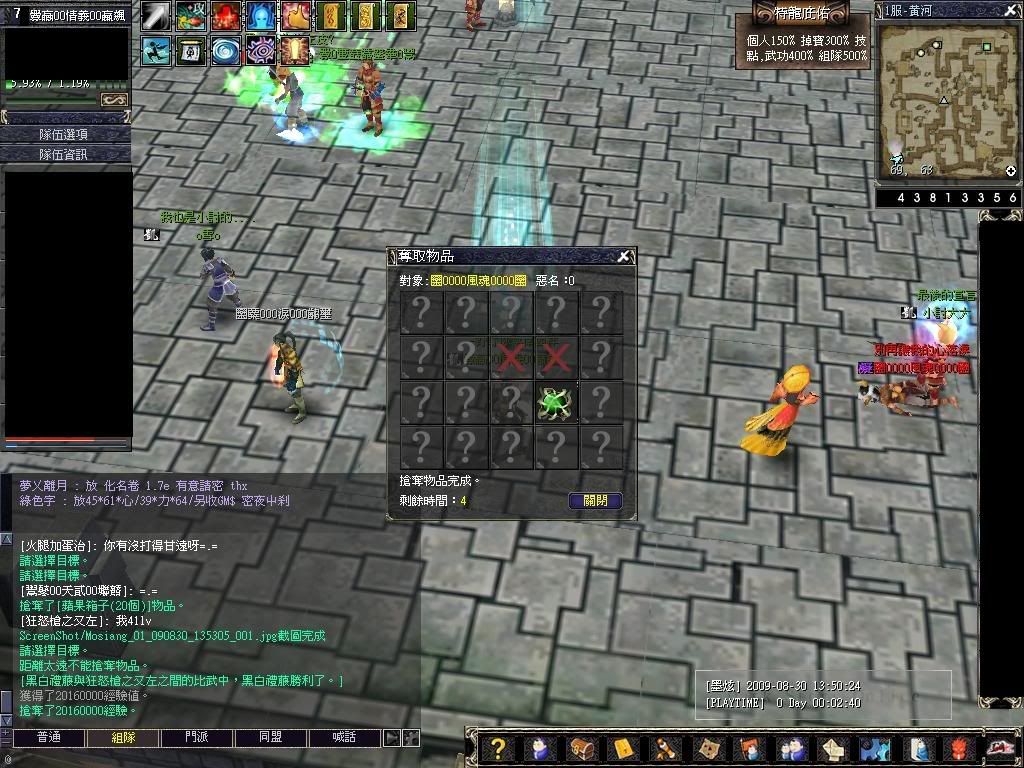Viewport: 1024px width, 768px height.
Task: Close the 奪取物品 loot window
Action: [623, 257]
